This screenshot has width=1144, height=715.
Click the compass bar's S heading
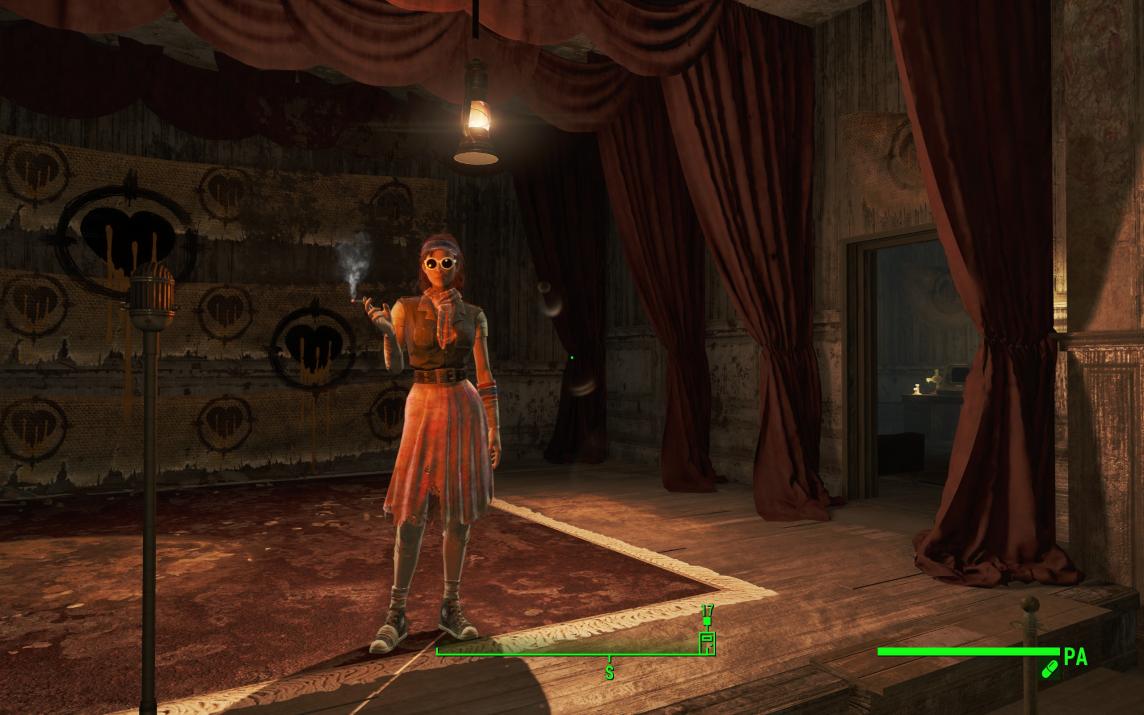pyautogui.click(x=609, y=673)
